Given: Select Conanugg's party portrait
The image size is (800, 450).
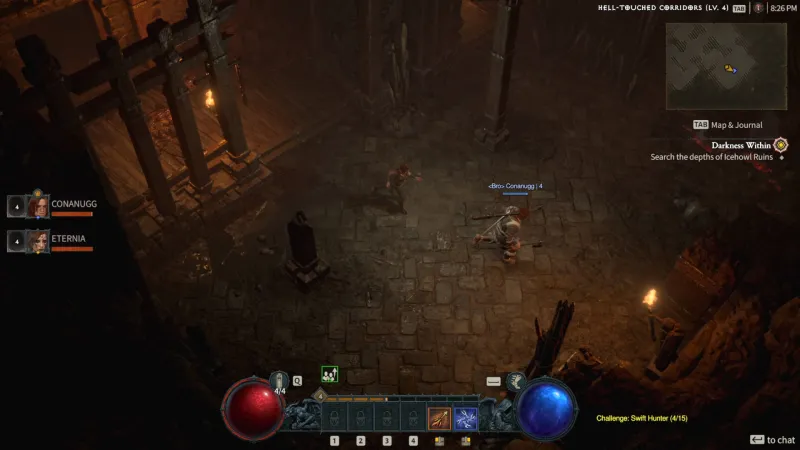Looking at the screenshot, I should [38, 207].
